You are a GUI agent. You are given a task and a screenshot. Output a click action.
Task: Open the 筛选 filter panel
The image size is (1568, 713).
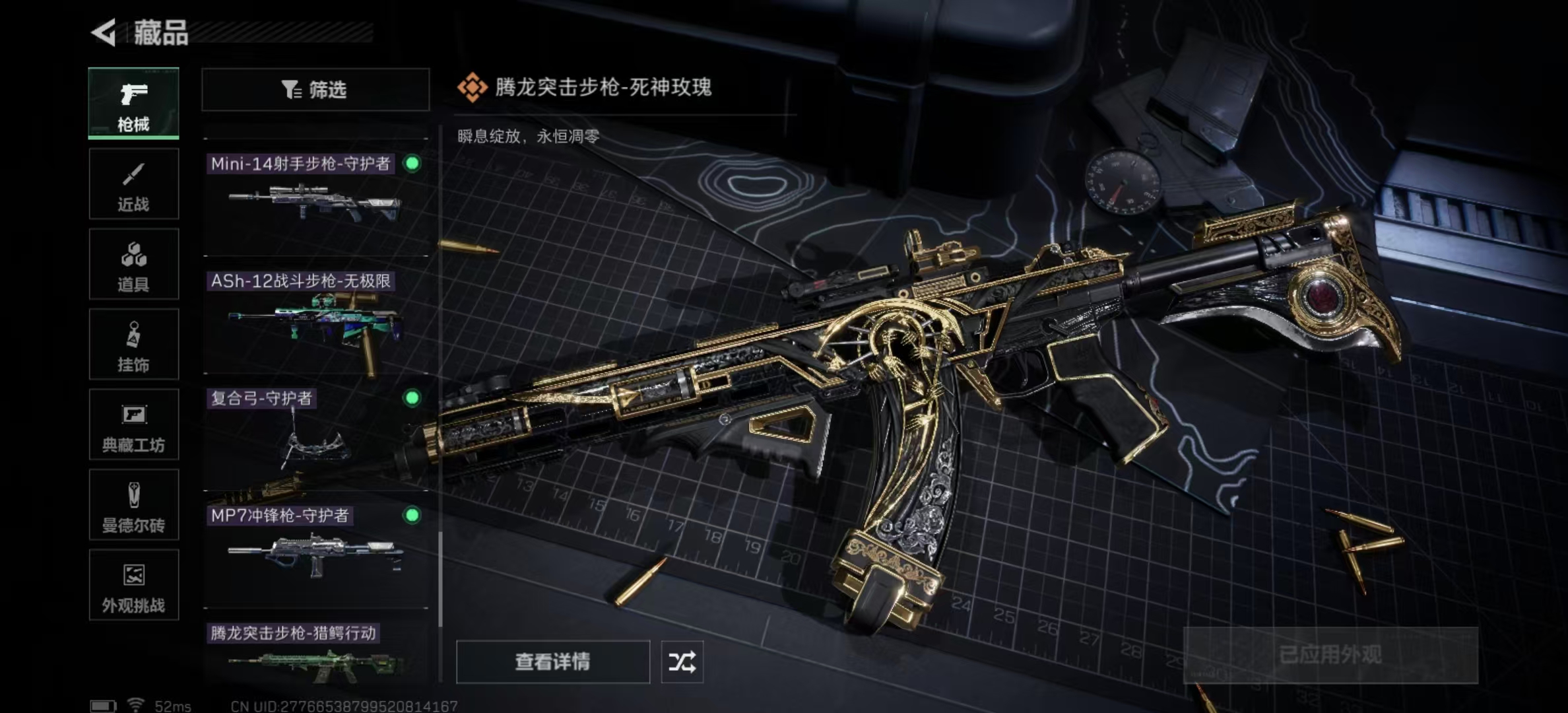pos(315,89)
